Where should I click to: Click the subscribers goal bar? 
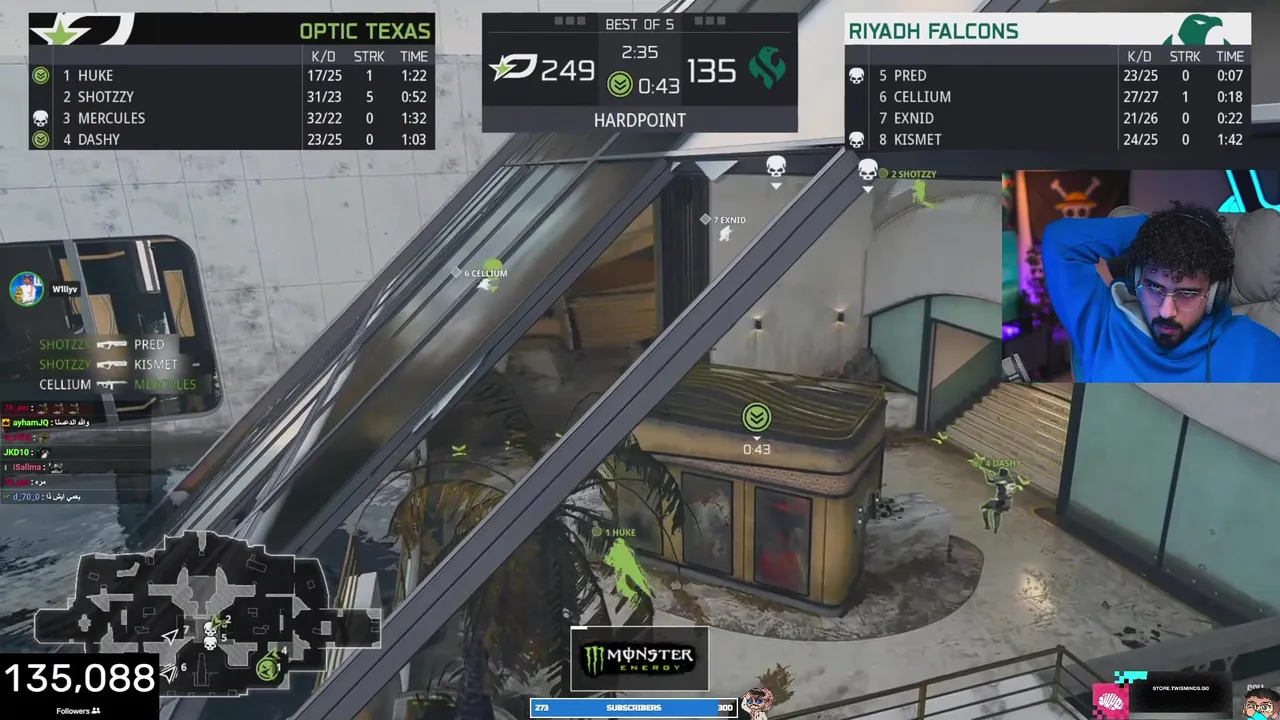[x=633, y=708]
